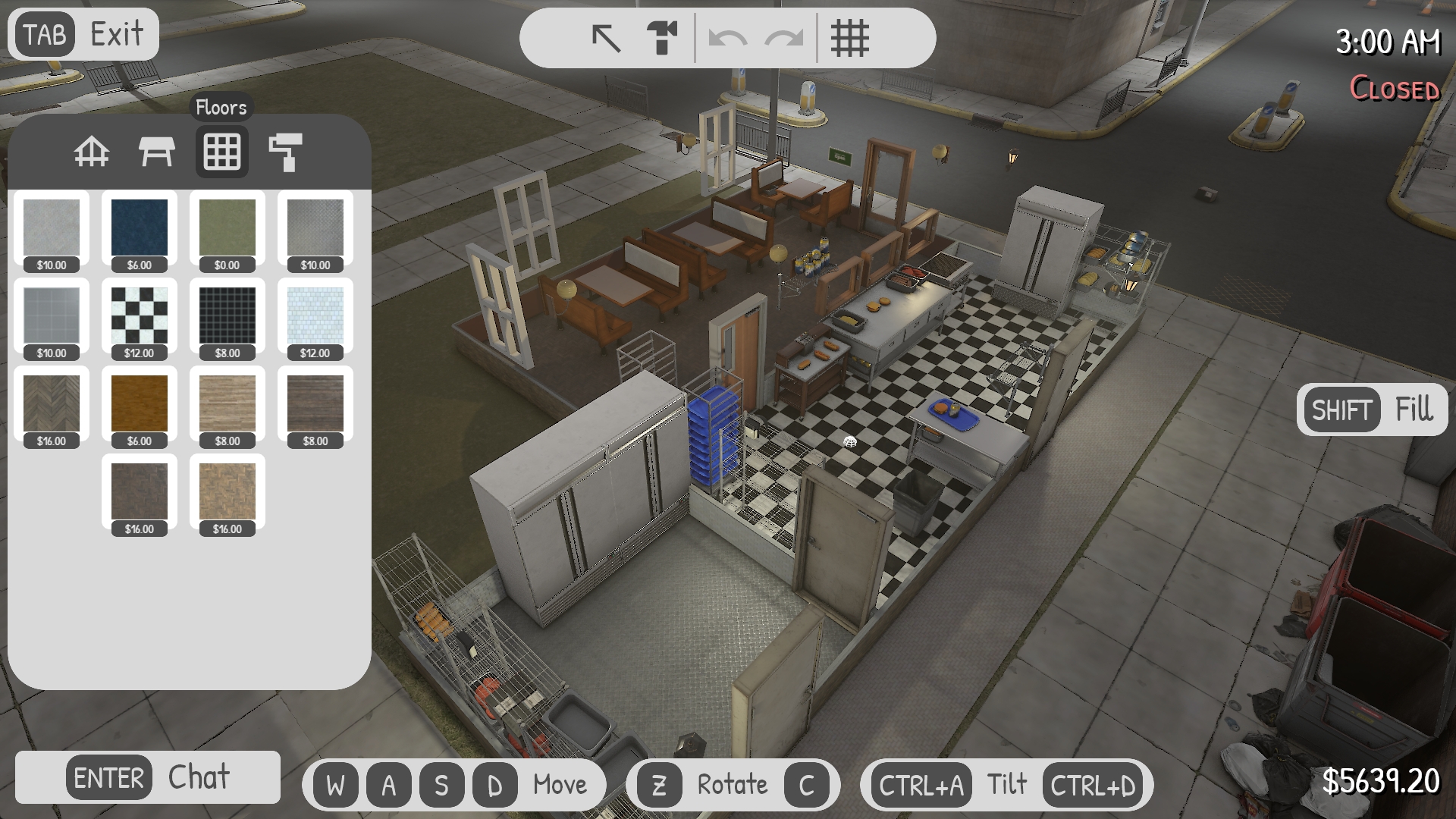Image resolution: width=1456 pixels, height=819 pixels.
Task: Click the redo arrow
Action: [x=783, y=38]
